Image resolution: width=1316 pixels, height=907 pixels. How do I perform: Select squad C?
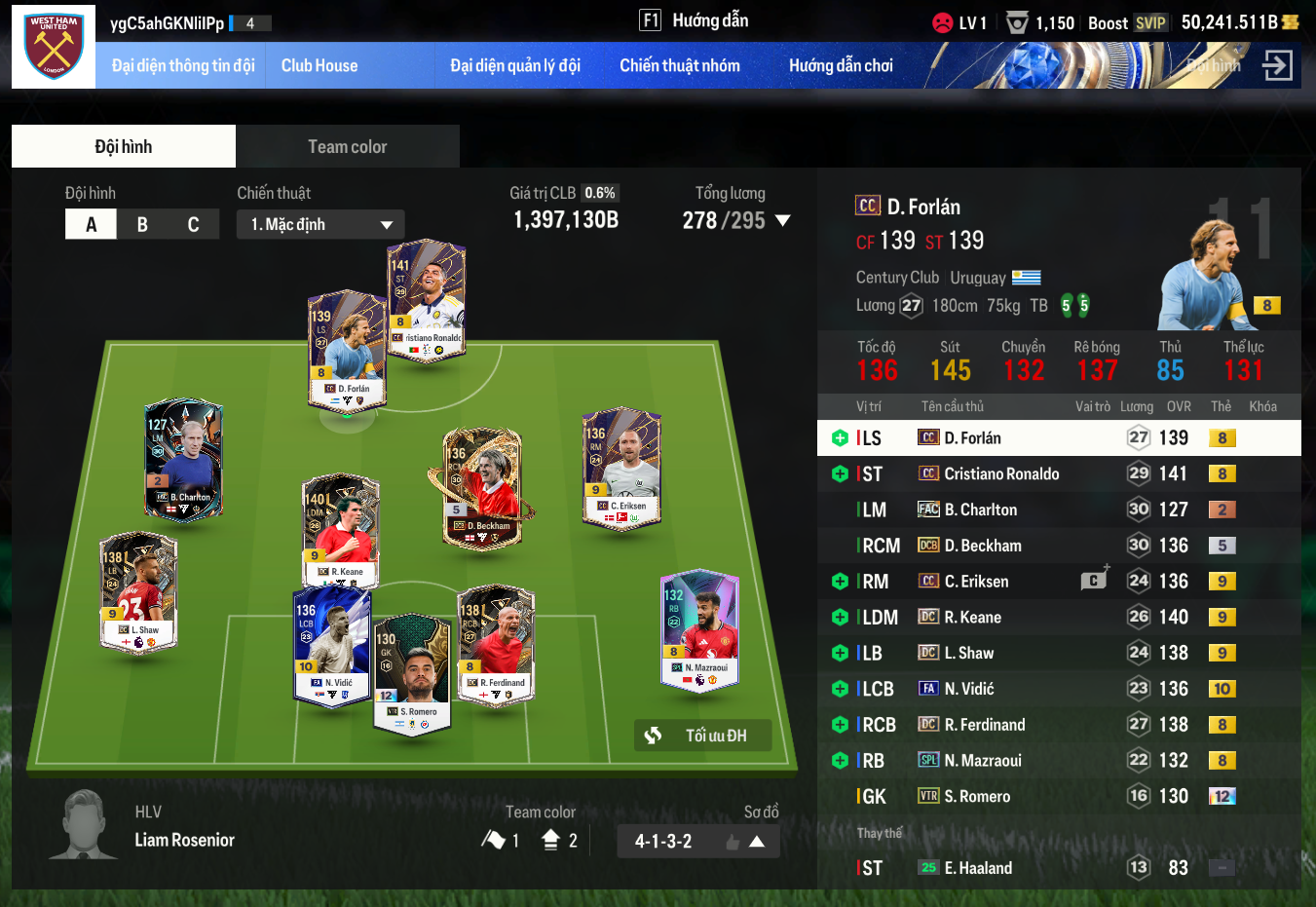tap(193, 224)
